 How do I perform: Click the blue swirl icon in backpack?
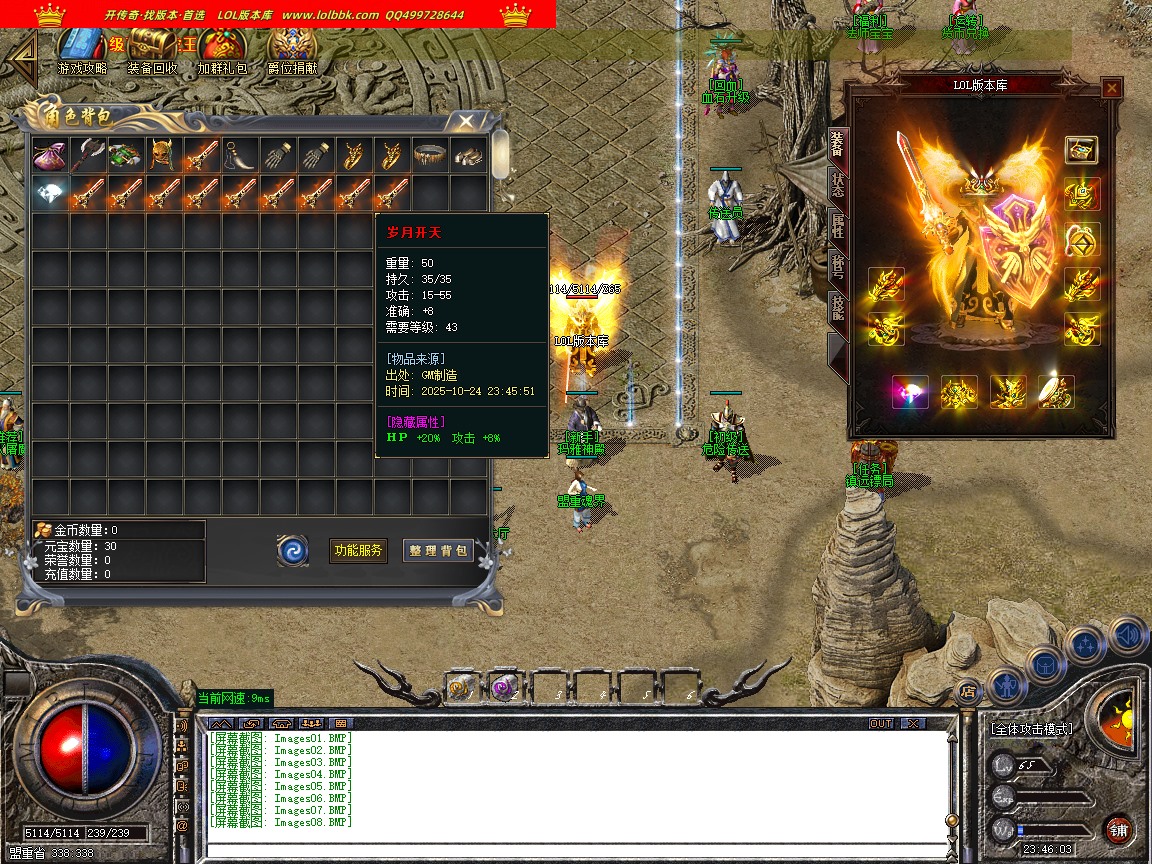pos(293,550)
